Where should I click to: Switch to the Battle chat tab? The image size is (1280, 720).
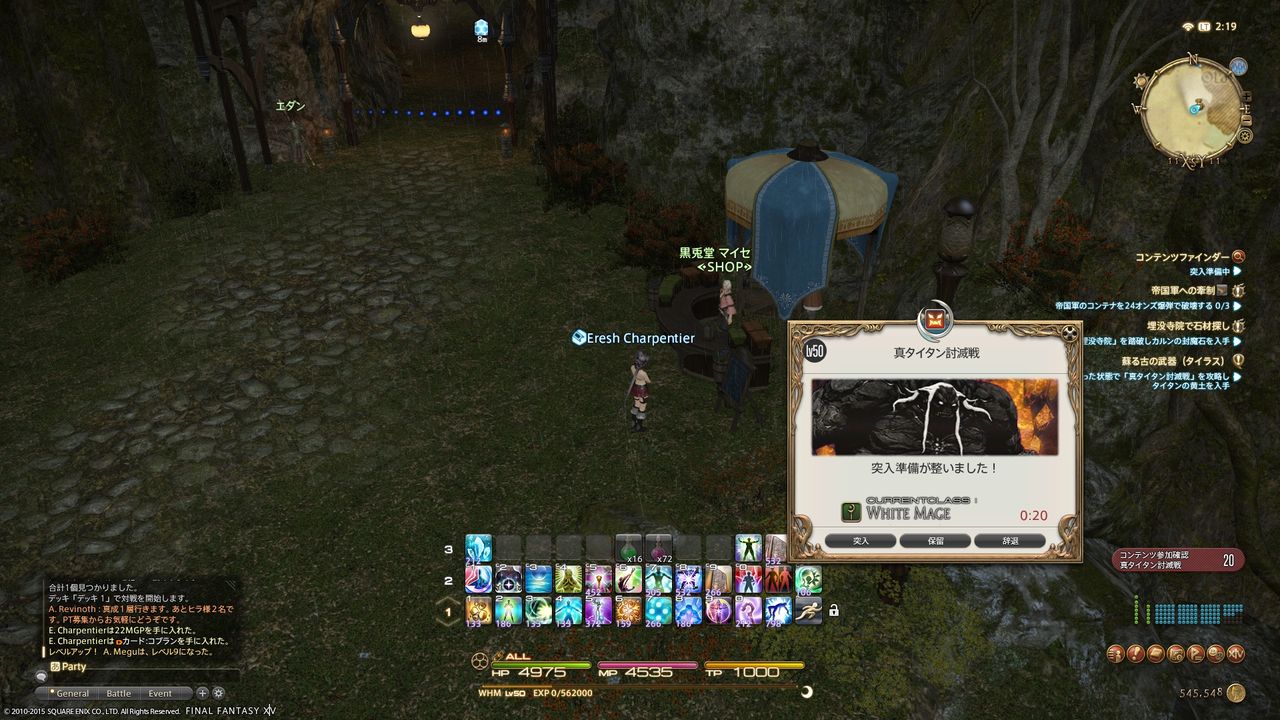[x=119, y=693]
